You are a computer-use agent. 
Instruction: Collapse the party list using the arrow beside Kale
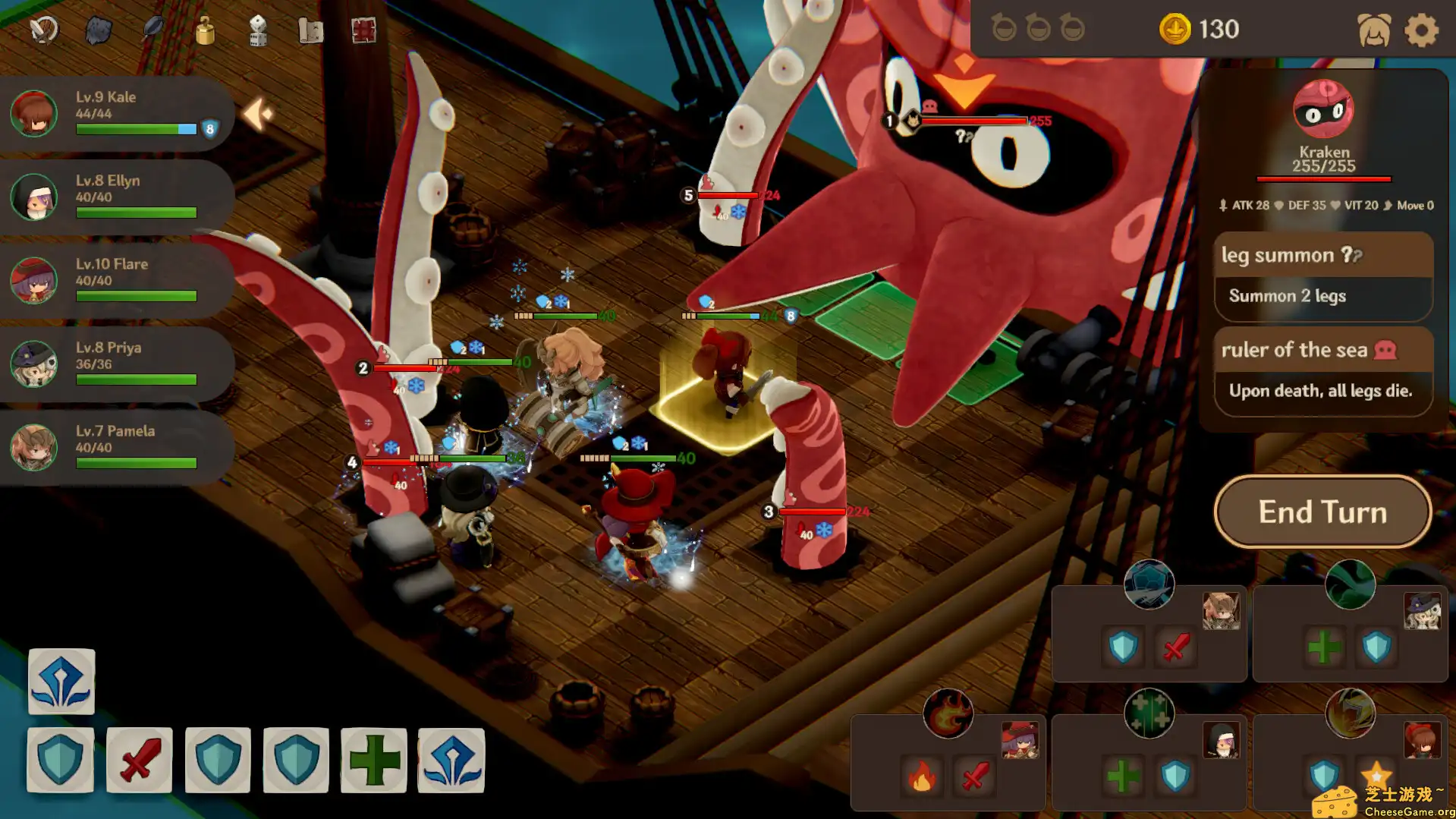(x=258, y=112)
